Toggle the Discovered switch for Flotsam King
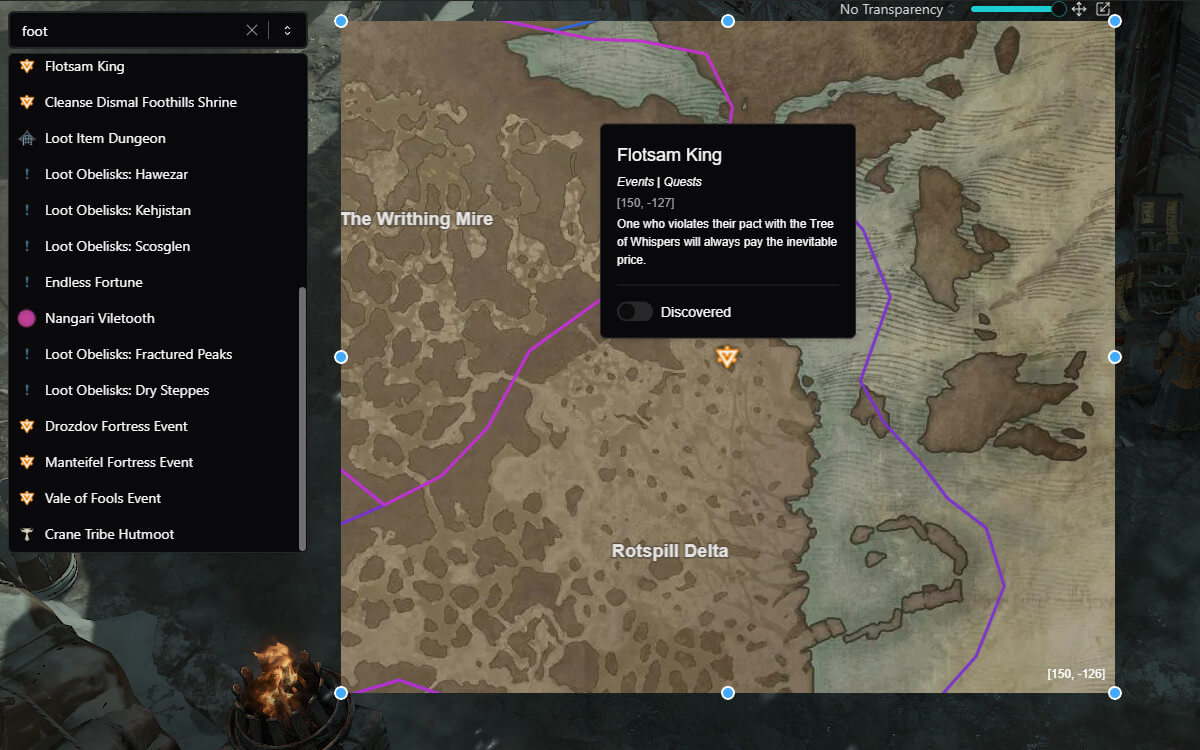Image resolution: width=1200 pixels, height=750 pixels. click(635, 312)
